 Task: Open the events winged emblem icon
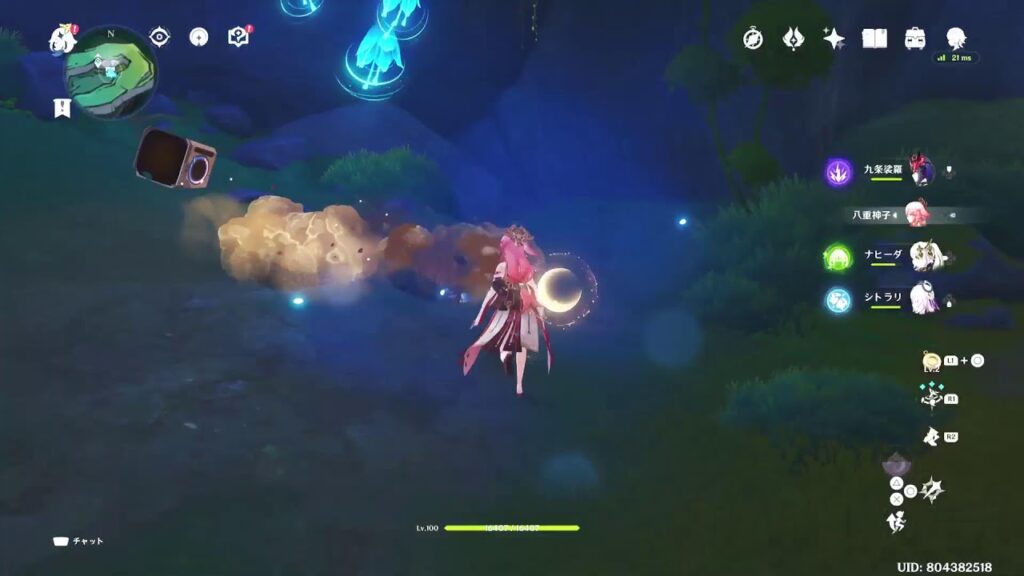(x=794, y=39)
